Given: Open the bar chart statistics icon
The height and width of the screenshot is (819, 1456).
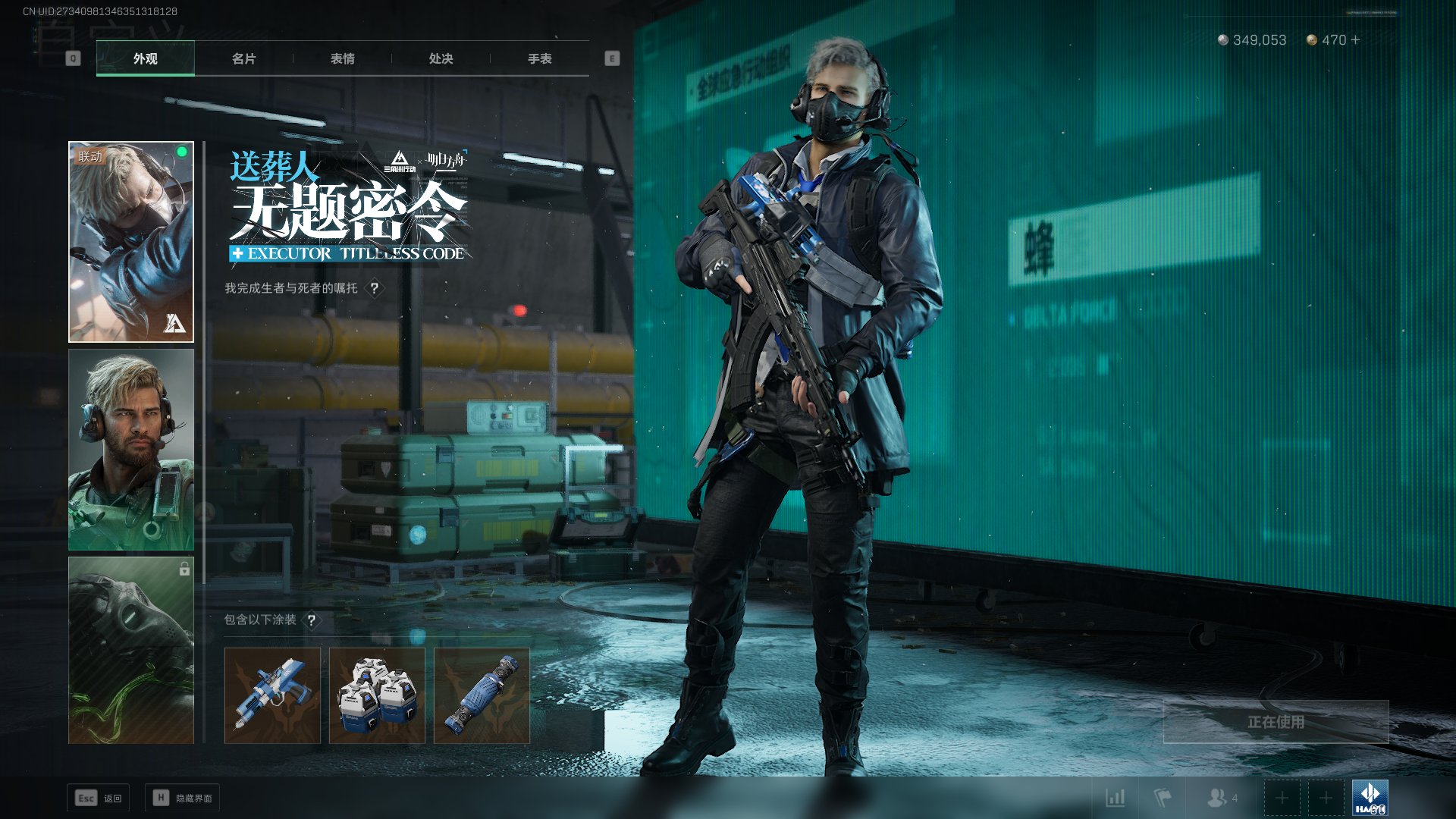Looking at the screenshot, I should point(1115,798).
